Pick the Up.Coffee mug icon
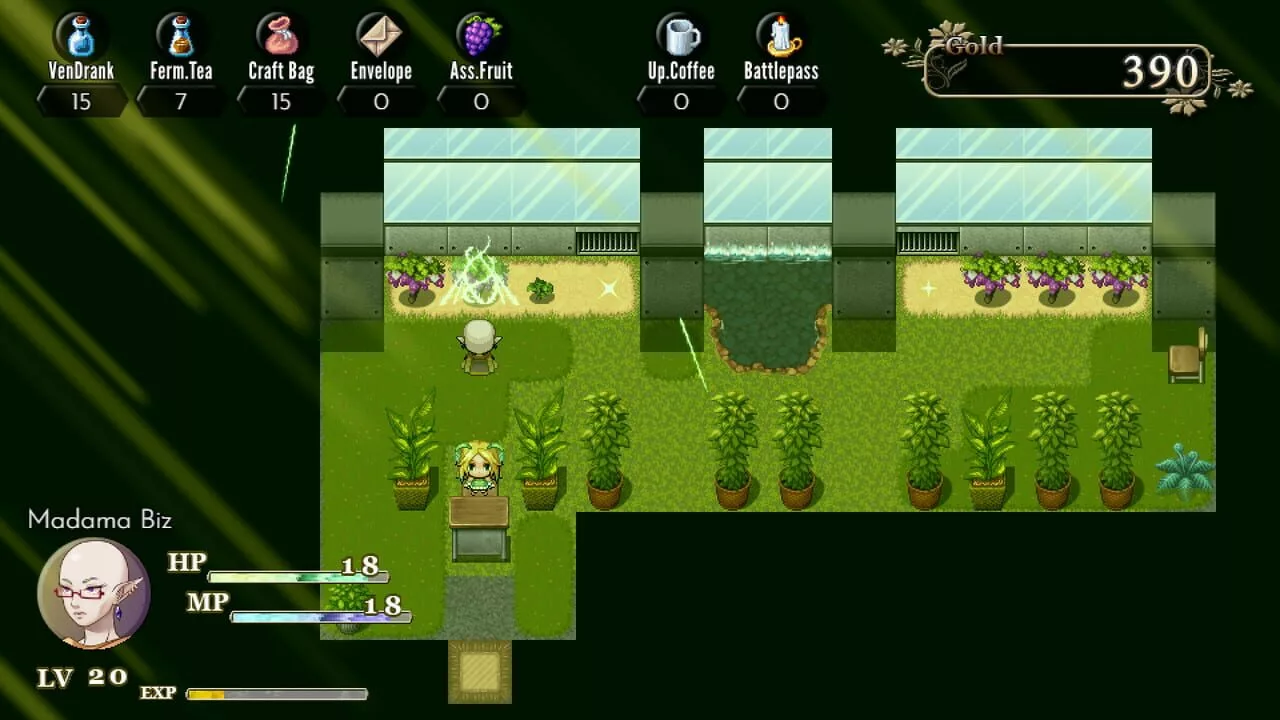 [x=681, y=36]
